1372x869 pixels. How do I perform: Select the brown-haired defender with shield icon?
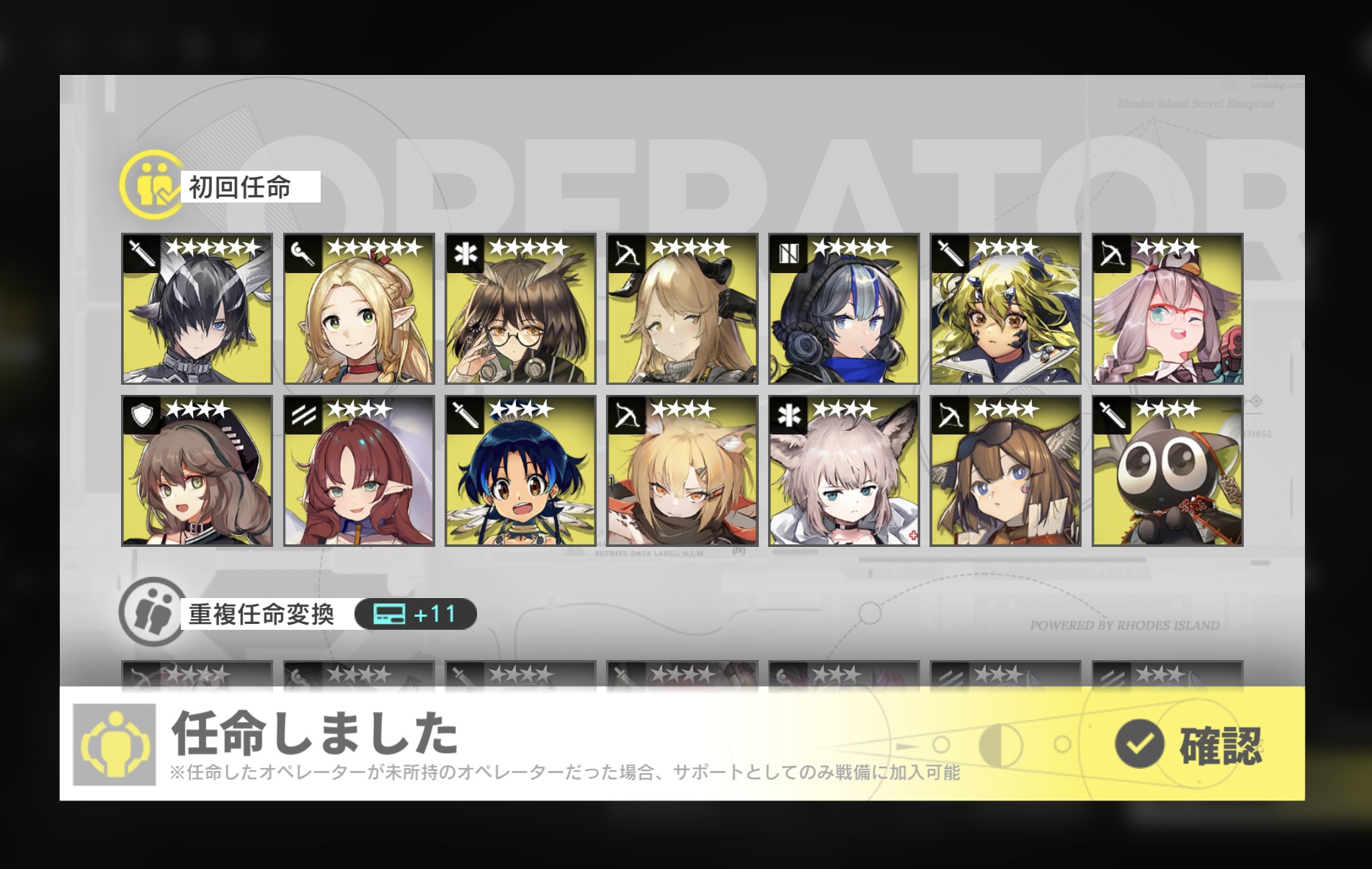197,471
